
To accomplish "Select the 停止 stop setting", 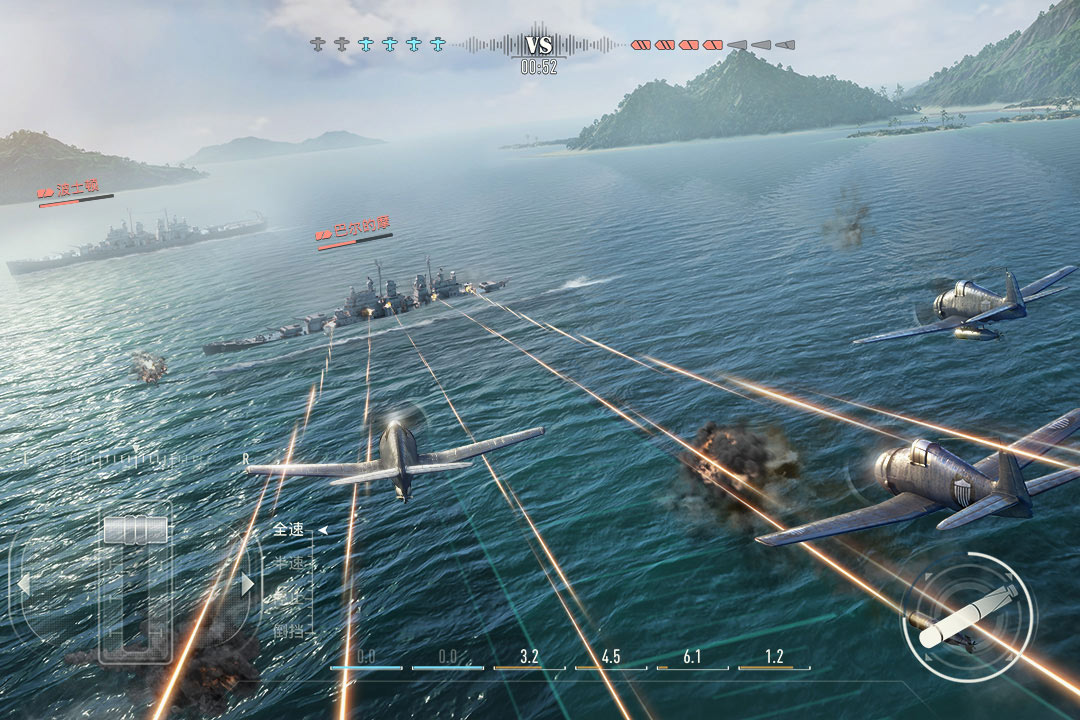I will coord(289,598).
